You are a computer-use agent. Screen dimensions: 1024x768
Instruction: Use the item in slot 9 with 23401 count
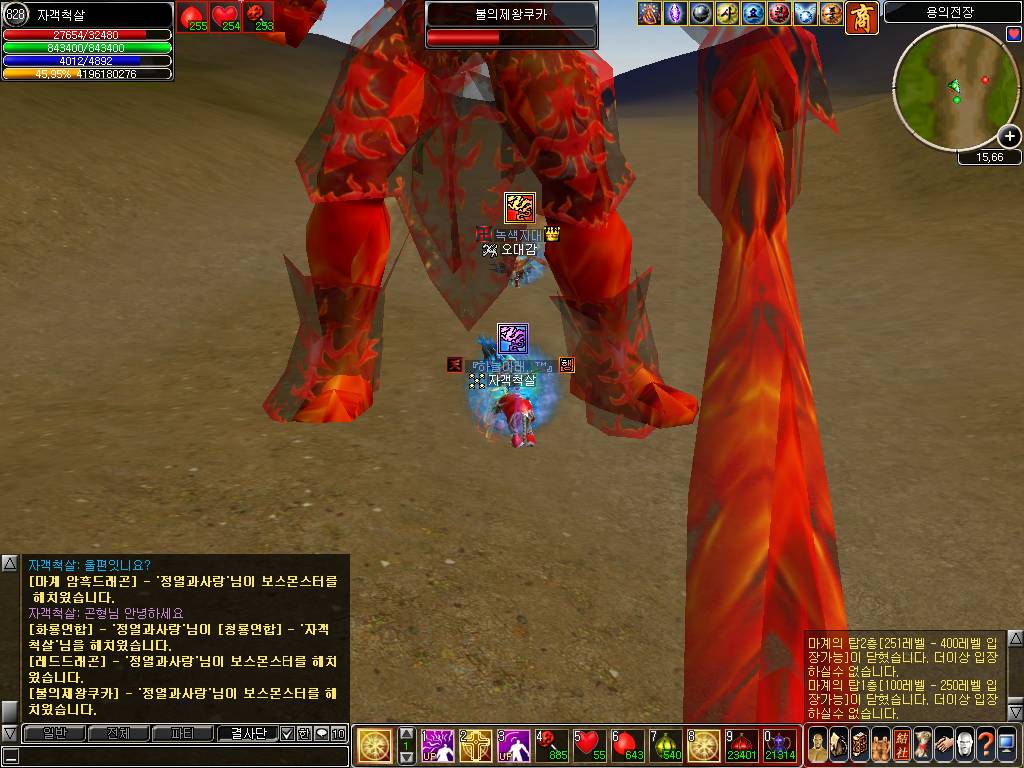pyautogui.click(x=743, y=745)
